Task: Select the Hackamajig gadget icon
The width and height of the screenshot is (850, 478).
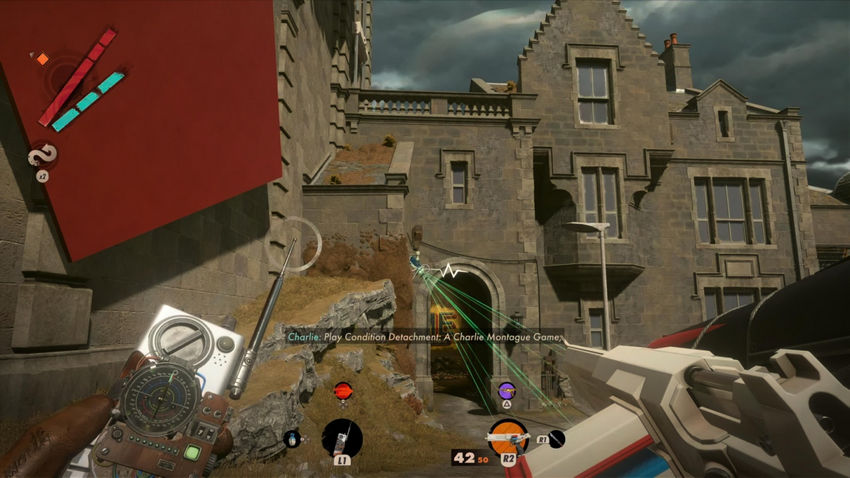Action: click(342, 438)
